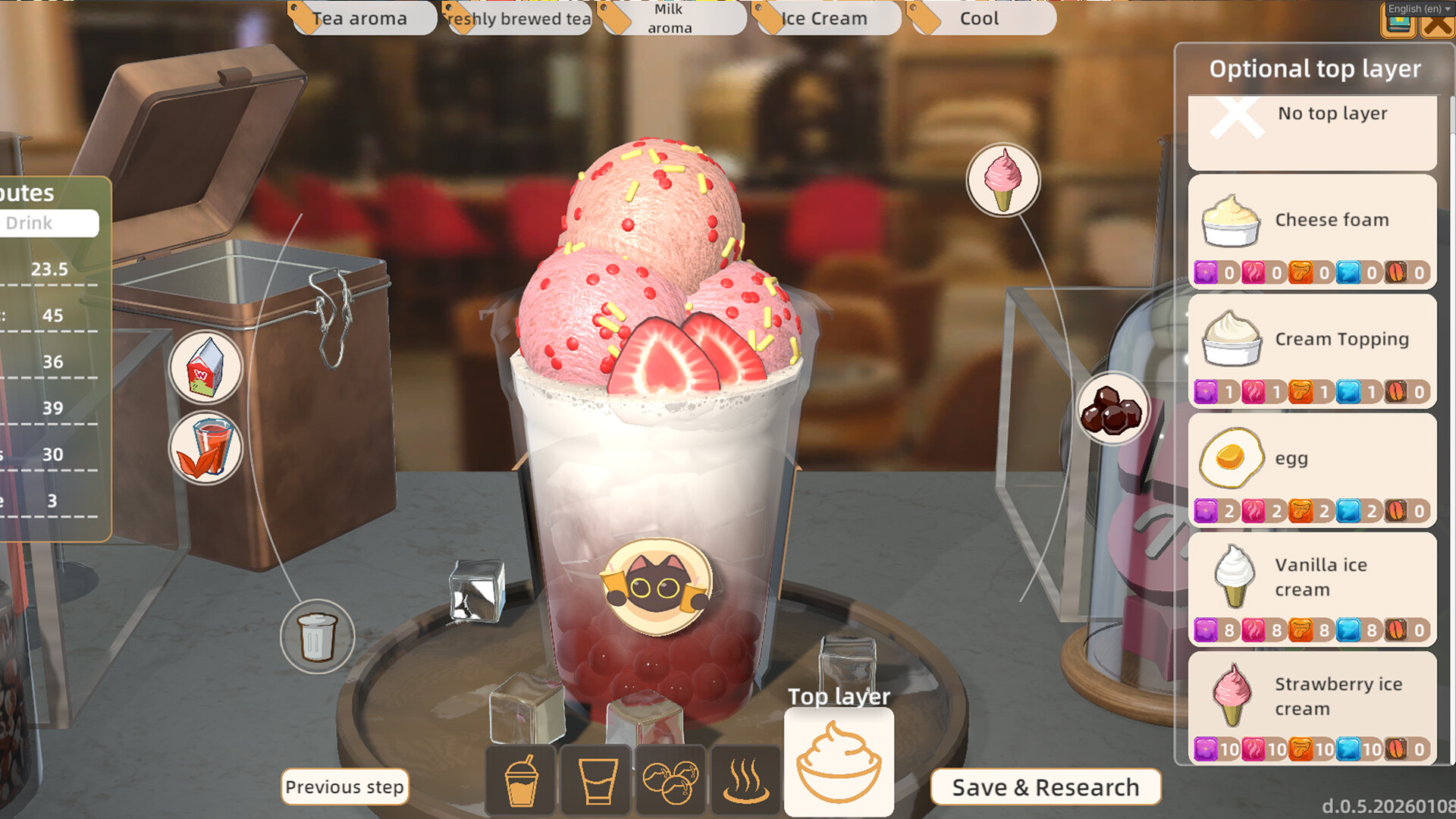Image resolution: width=1456 pixels, height=819 pixels.
Task: Pick the Cream Topping option
Action: [1312, 350]
